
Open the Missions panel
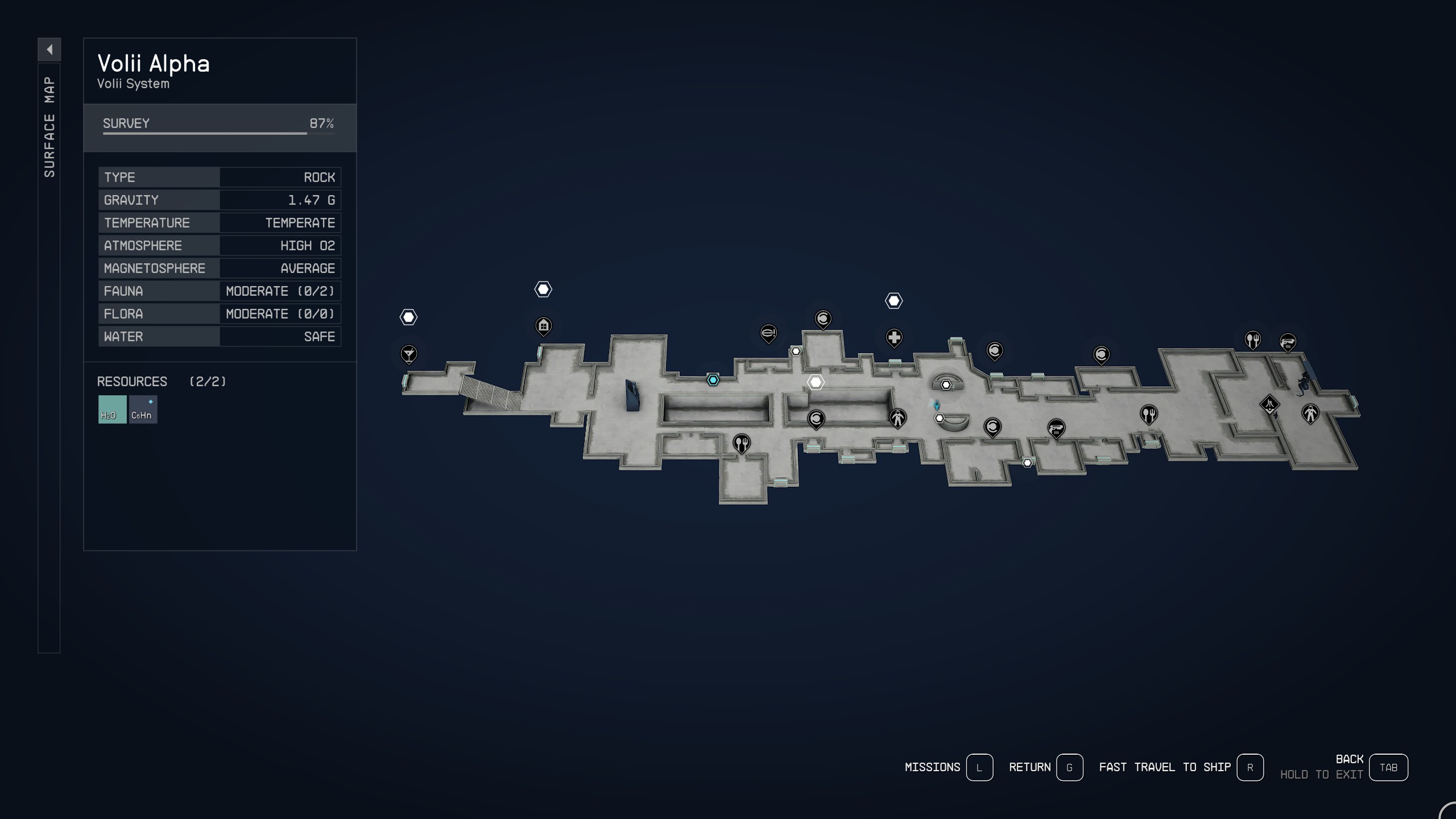pyautogui.click(x=979, y=767)
